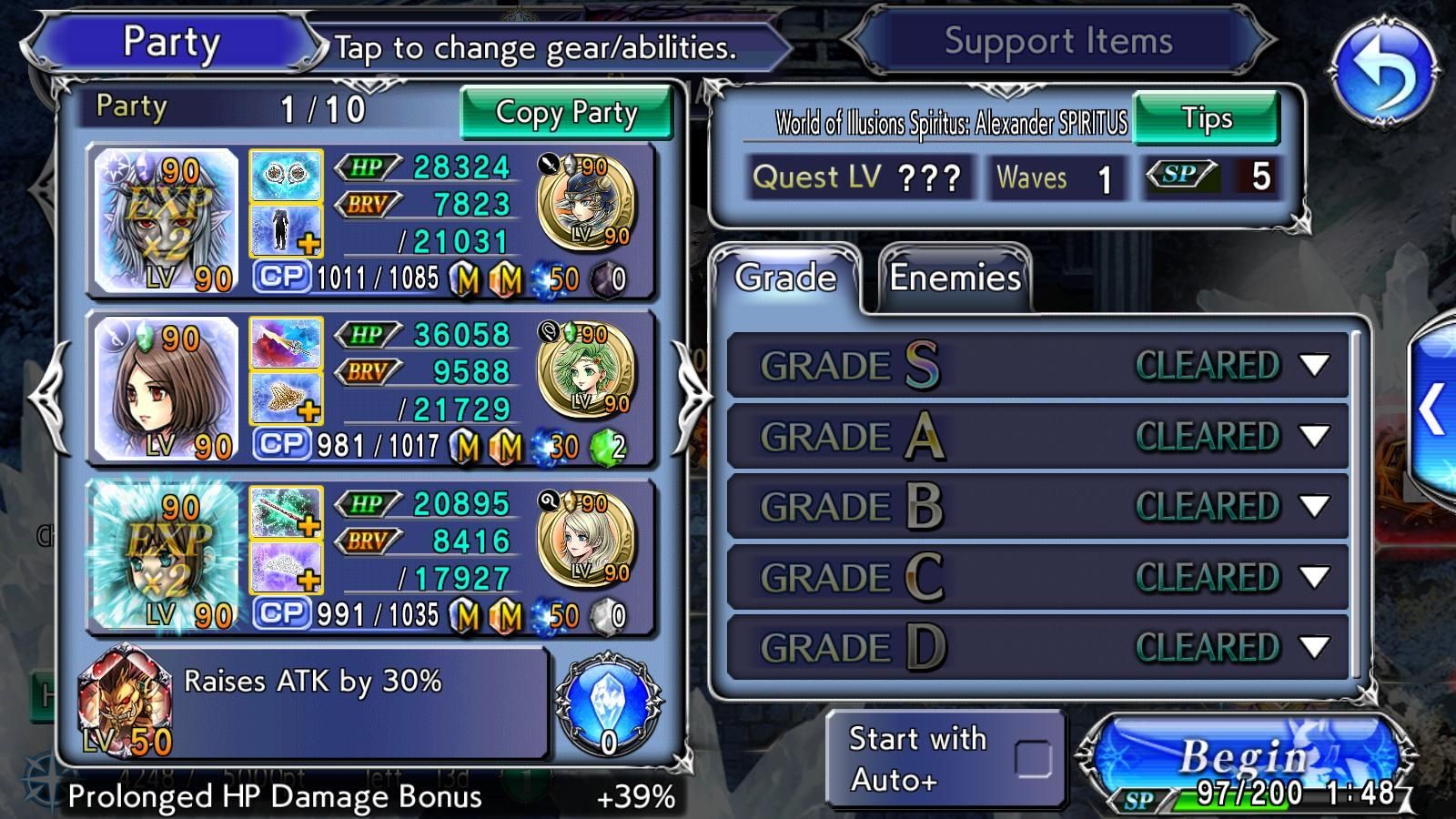This screenshot has height=819, width=1456.
Task: Select the Grade tab
Action: point(785,278)
